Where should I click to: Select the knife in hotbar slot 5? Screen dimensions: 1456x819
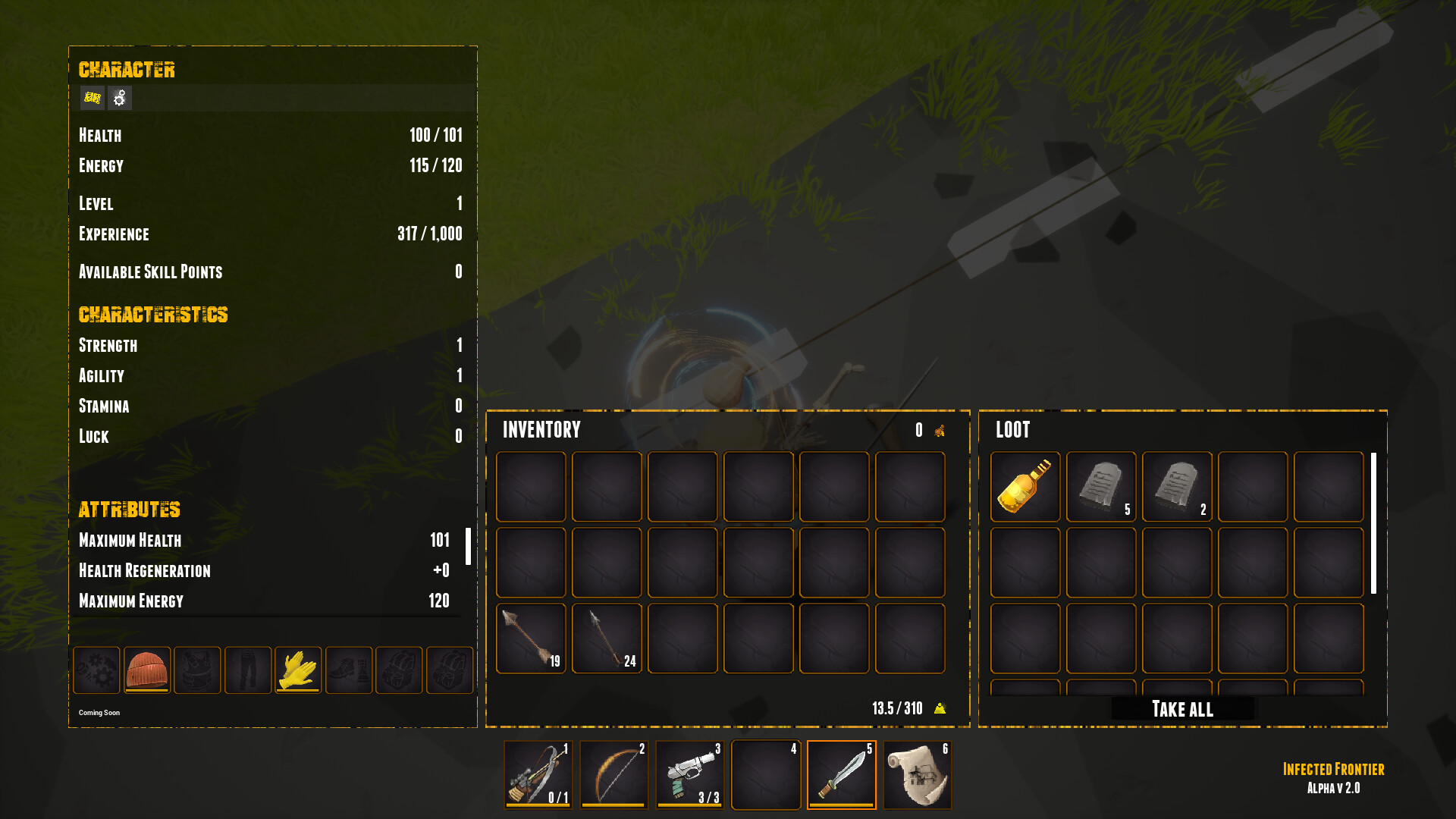click(842, 774)
